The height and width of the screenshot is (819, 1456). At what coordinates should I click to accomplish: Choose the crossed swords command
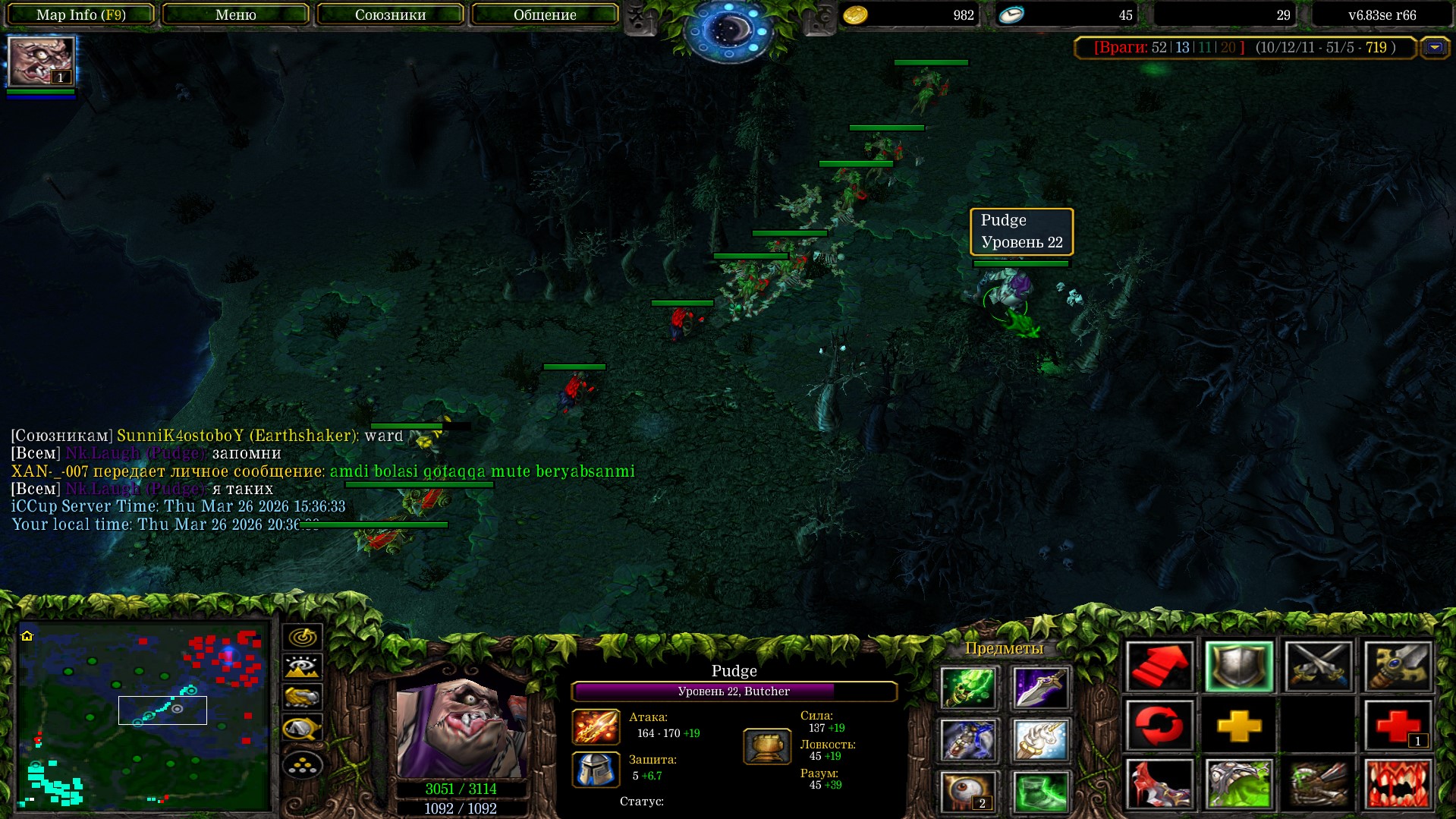(x=1319, y=666)
